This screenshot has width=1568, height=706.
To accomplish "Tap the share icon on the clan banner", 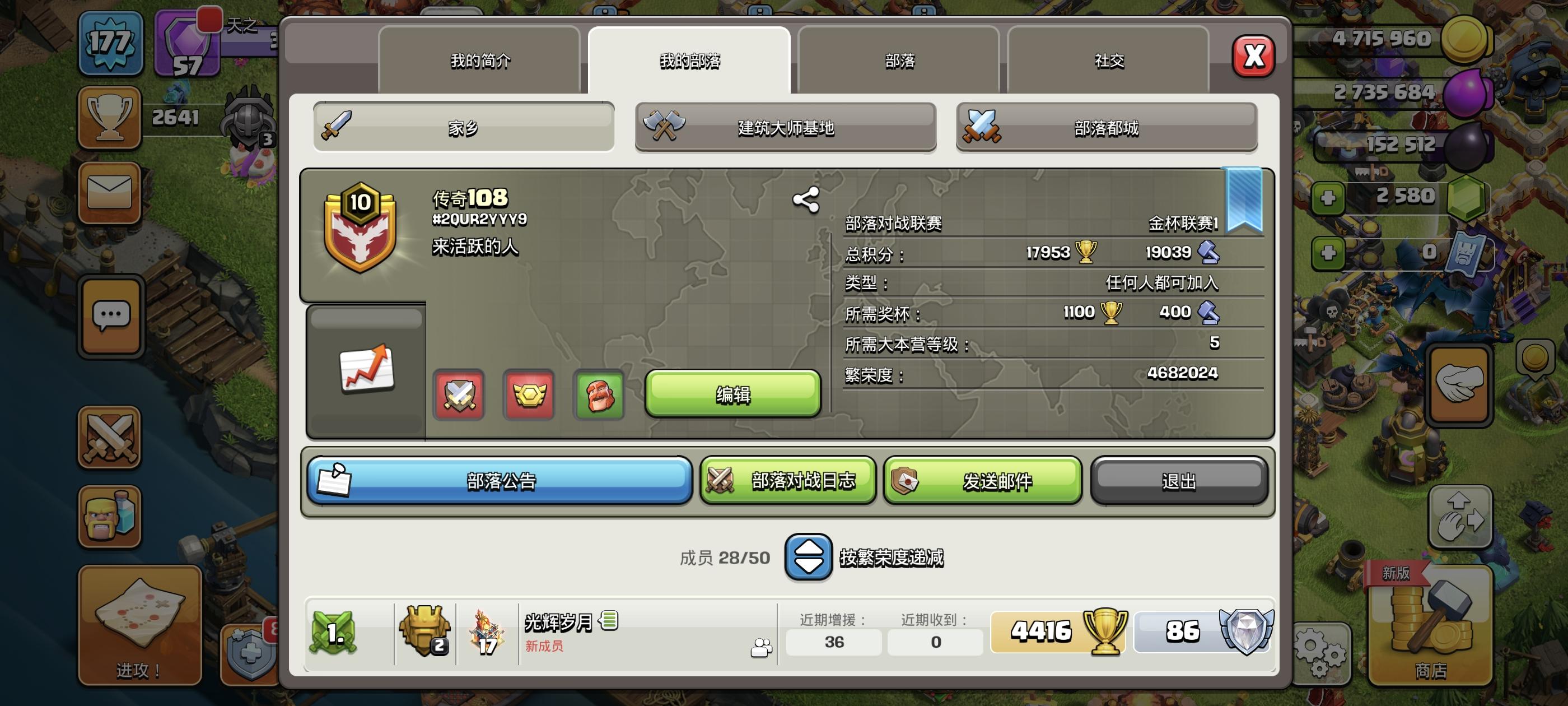I will (805, 199).
